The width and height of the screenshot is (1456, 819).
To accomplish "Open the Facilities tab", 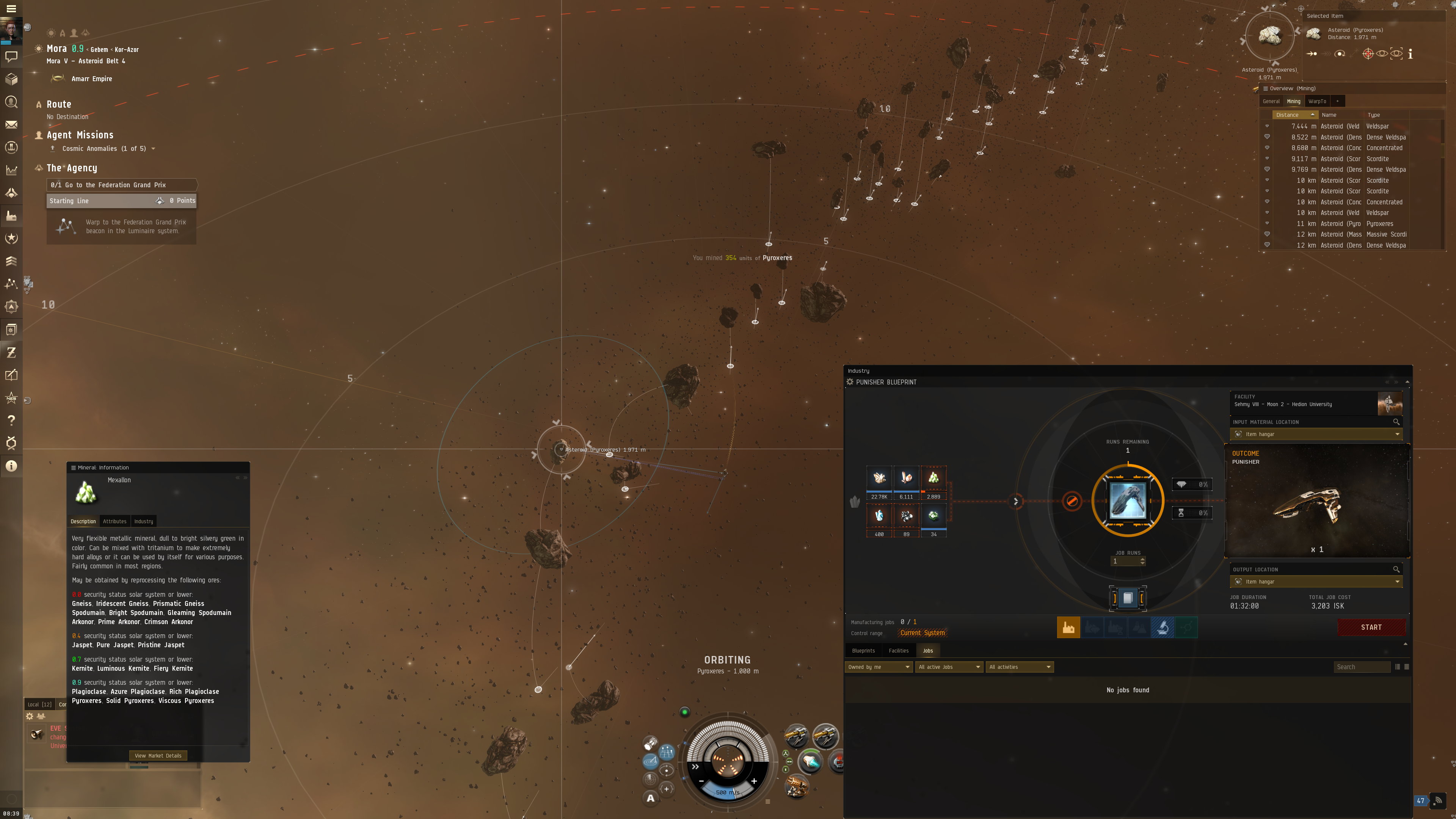I will pyautogui.click(x=898, y=651).
